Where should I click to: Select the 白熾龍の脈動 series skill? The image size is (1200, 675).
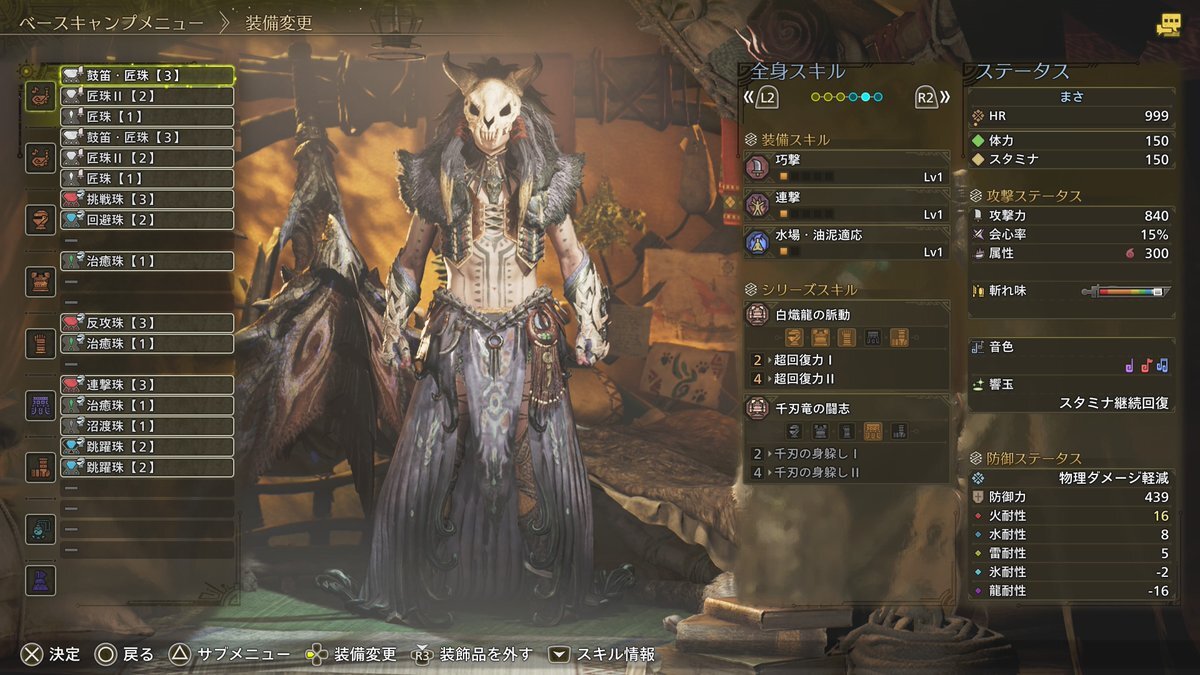pyautogui.click(x=847, y=315)
